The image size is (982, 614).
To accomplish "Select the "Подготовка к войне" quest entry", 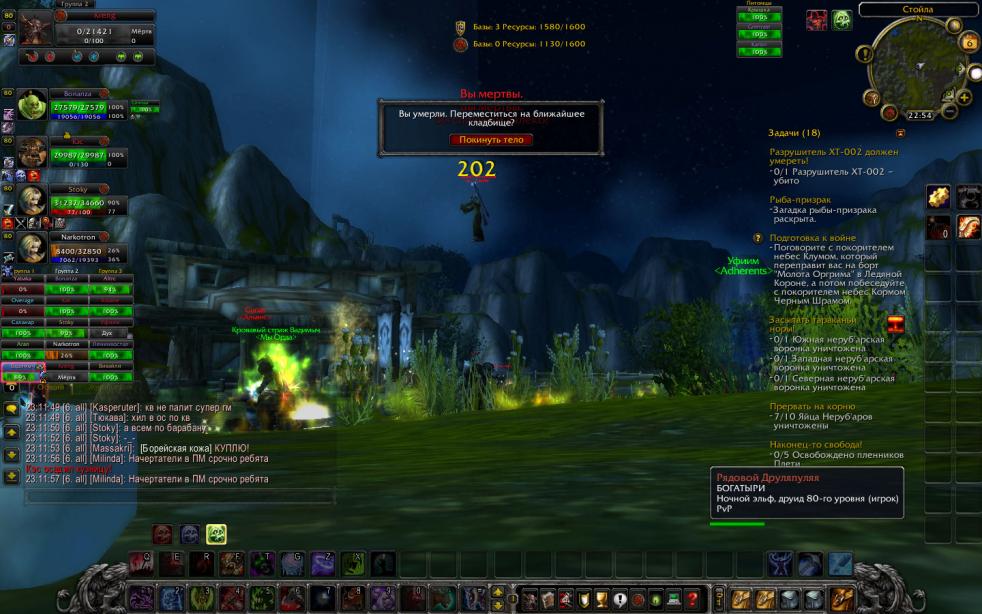I will click(x=812, y=238).
